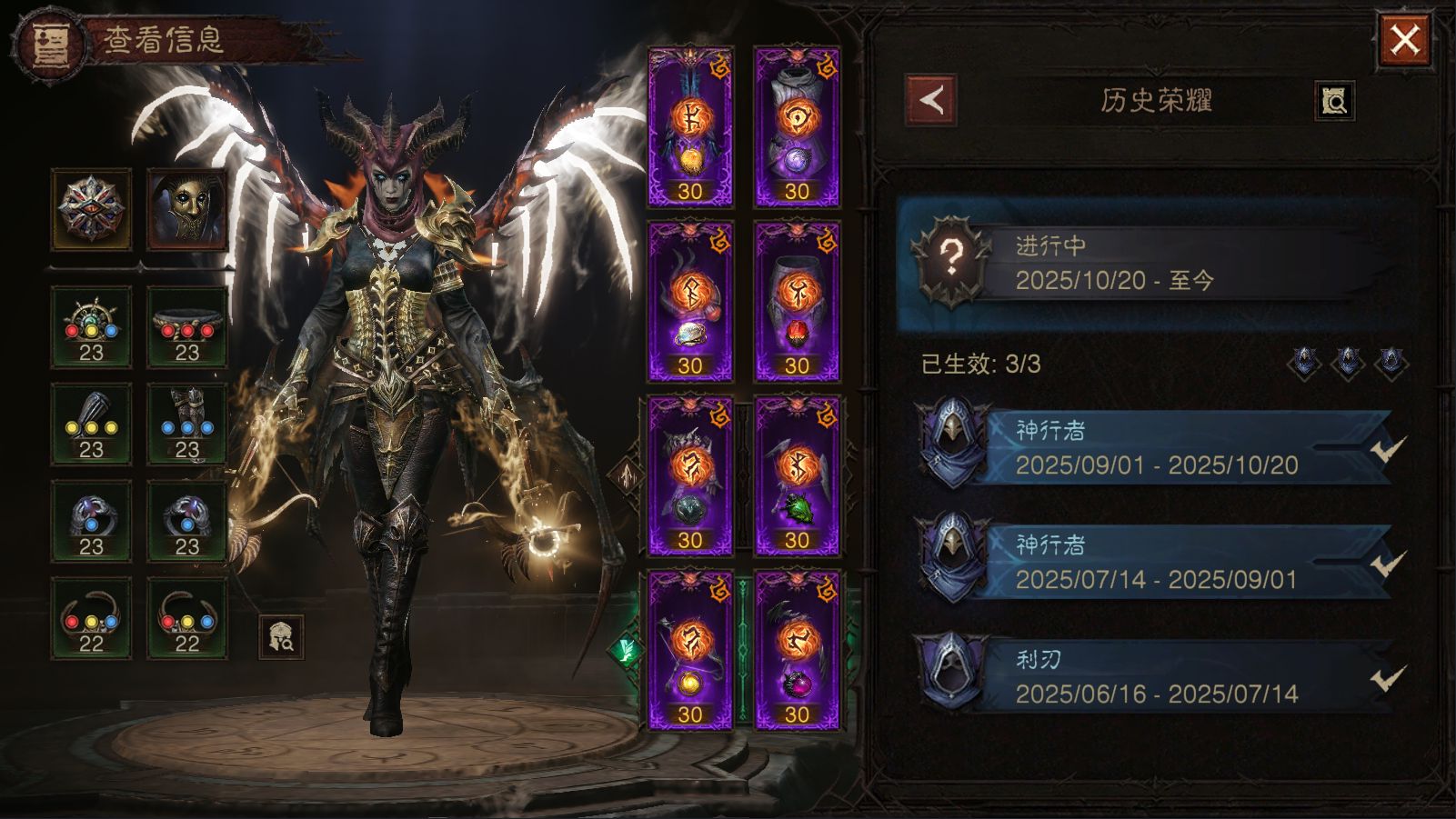The image size is (1456, 819).
Task: Select the white chest armor slot
Action: point(797,127)
